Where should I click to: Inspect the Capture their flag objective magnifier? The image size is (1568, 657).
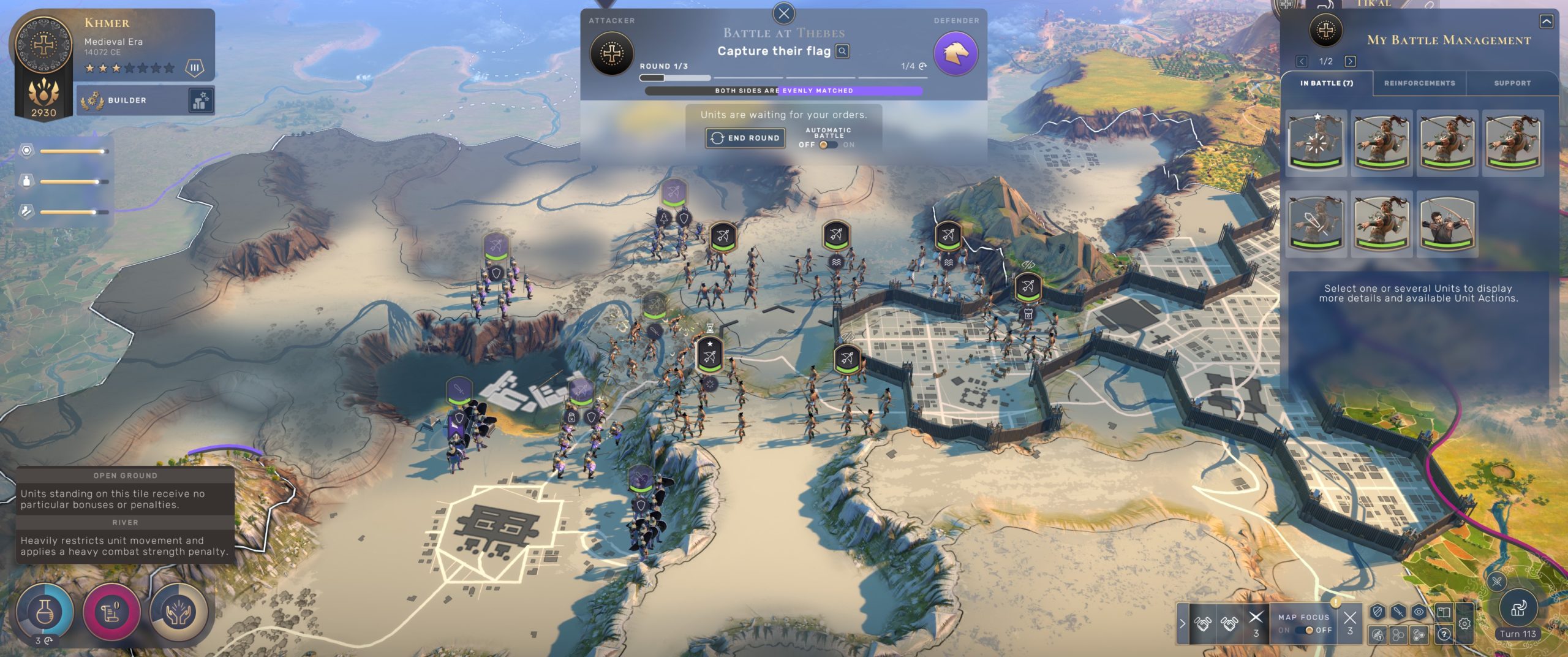coord(843,51)
